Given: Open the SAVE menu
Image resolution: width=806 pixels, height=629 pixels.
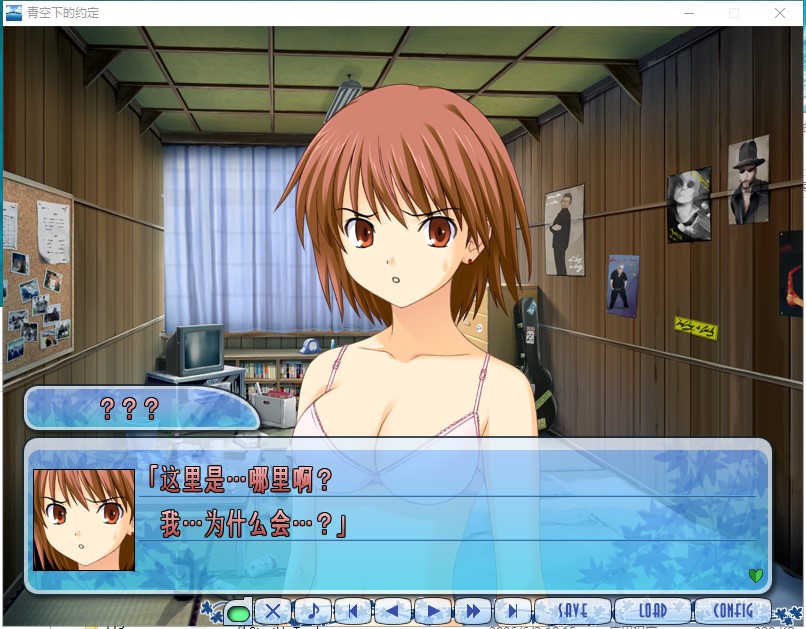Looking at the screenshot, I should (x=572, y=610).
